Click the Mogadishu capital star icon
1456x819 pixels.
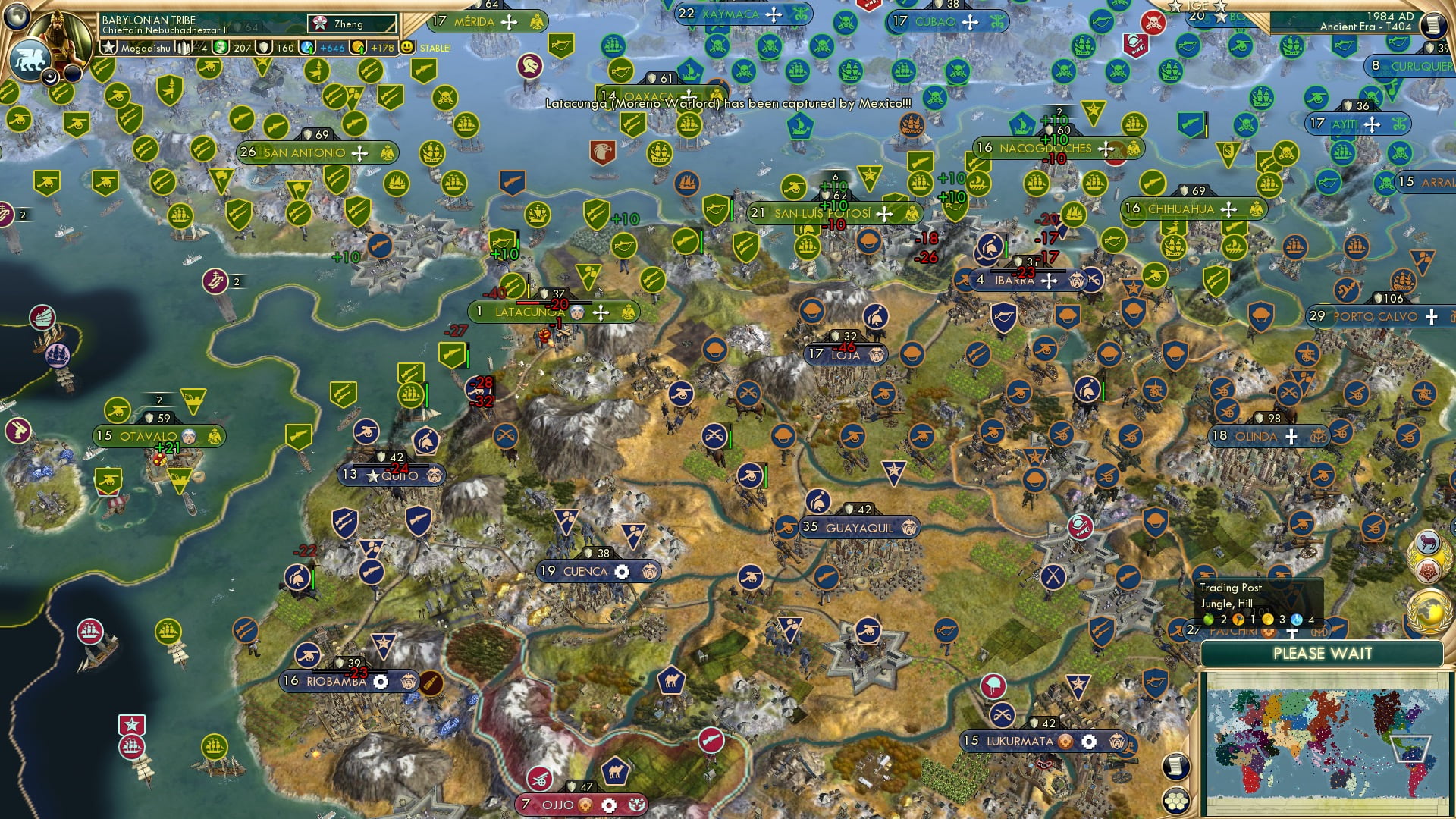point(108,47)
